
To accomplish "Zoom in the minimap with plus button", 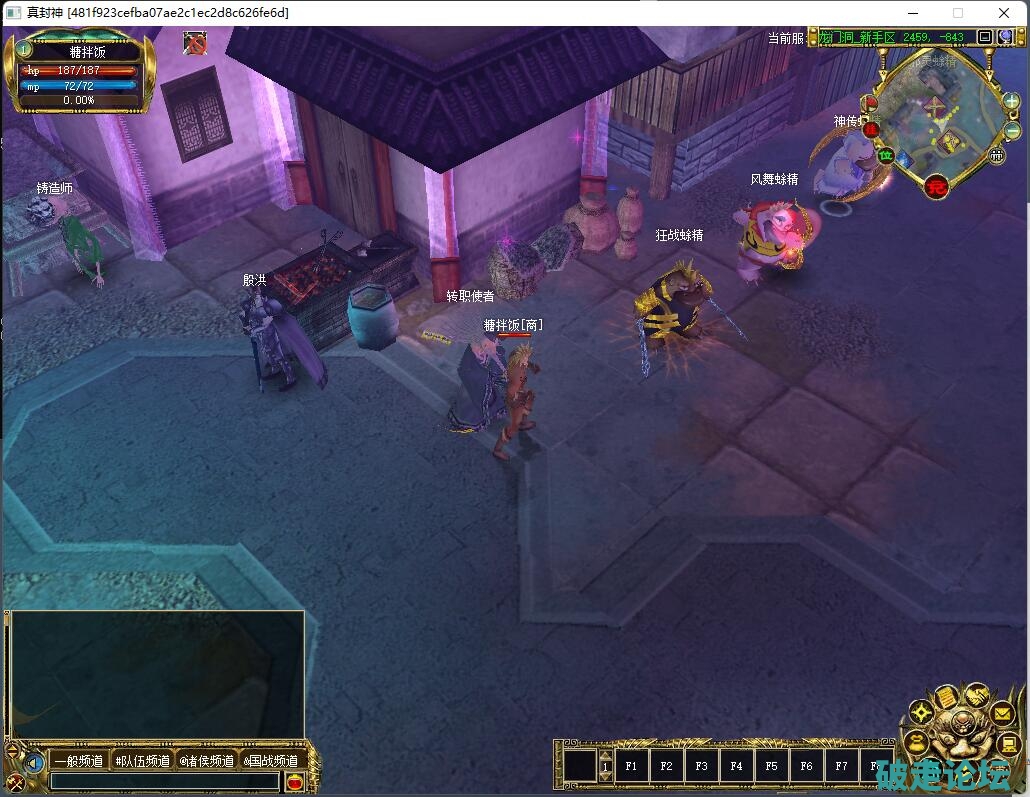I will [x=1012, y=101].
